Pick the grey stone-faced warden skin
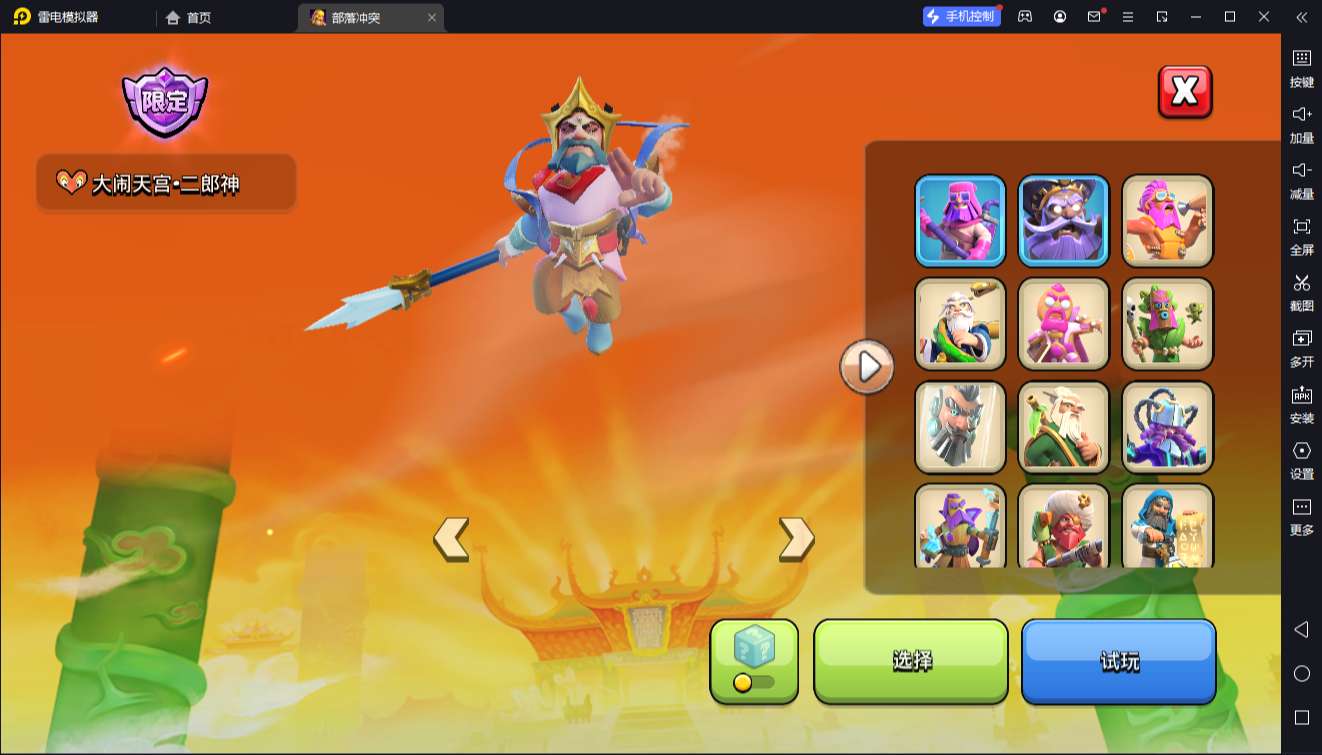1322x755 pixels. pos(961,427)
